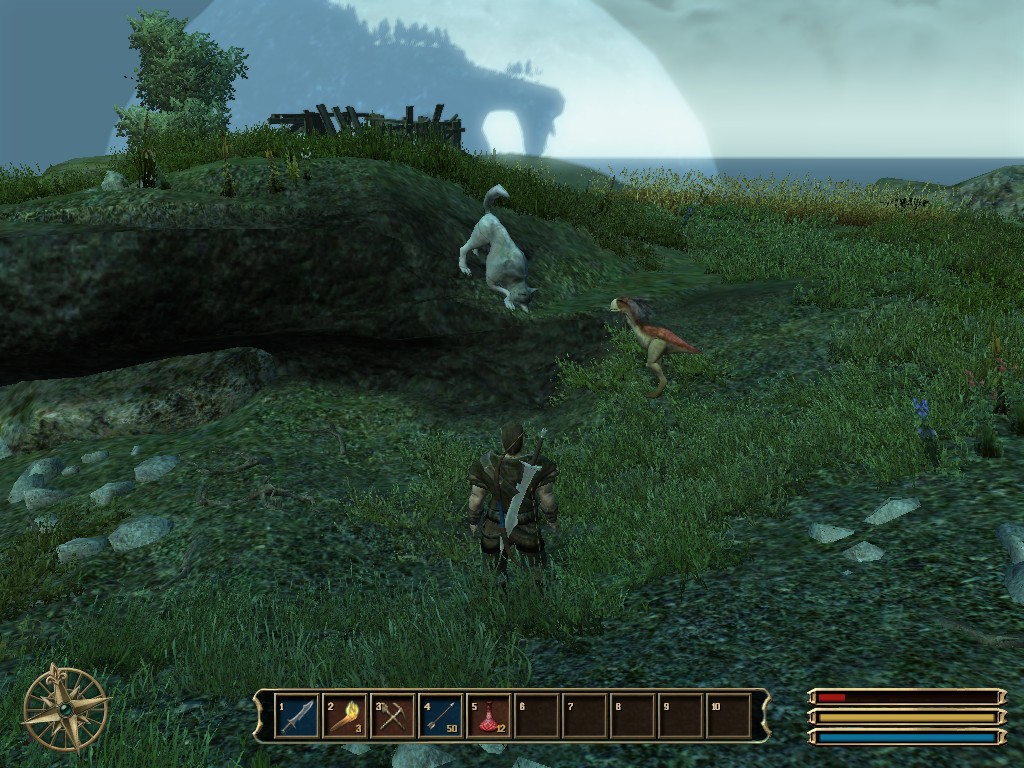Equip the burning torch from the hotbar
Viewport: 1024px width, 768px height.
tap(345, 716)
